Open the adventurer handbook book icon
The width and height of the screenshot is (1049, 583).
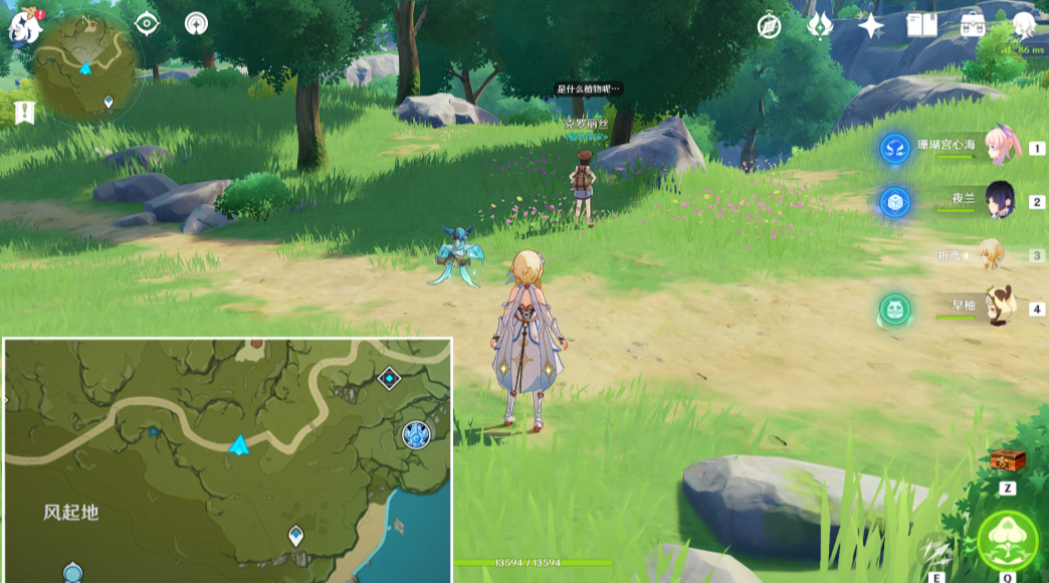point(922,26)
